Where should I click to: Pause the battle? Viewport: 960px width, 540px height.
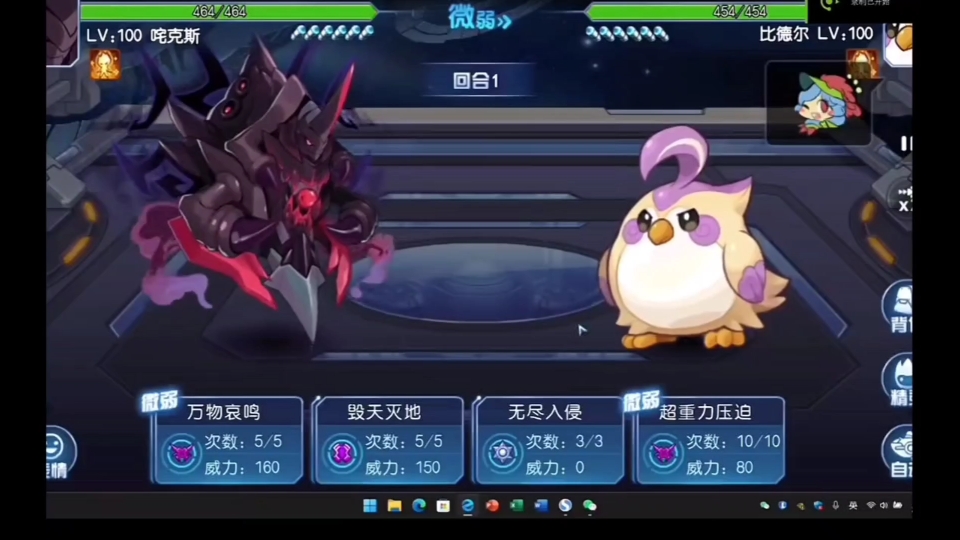click(x=905, y=143)
